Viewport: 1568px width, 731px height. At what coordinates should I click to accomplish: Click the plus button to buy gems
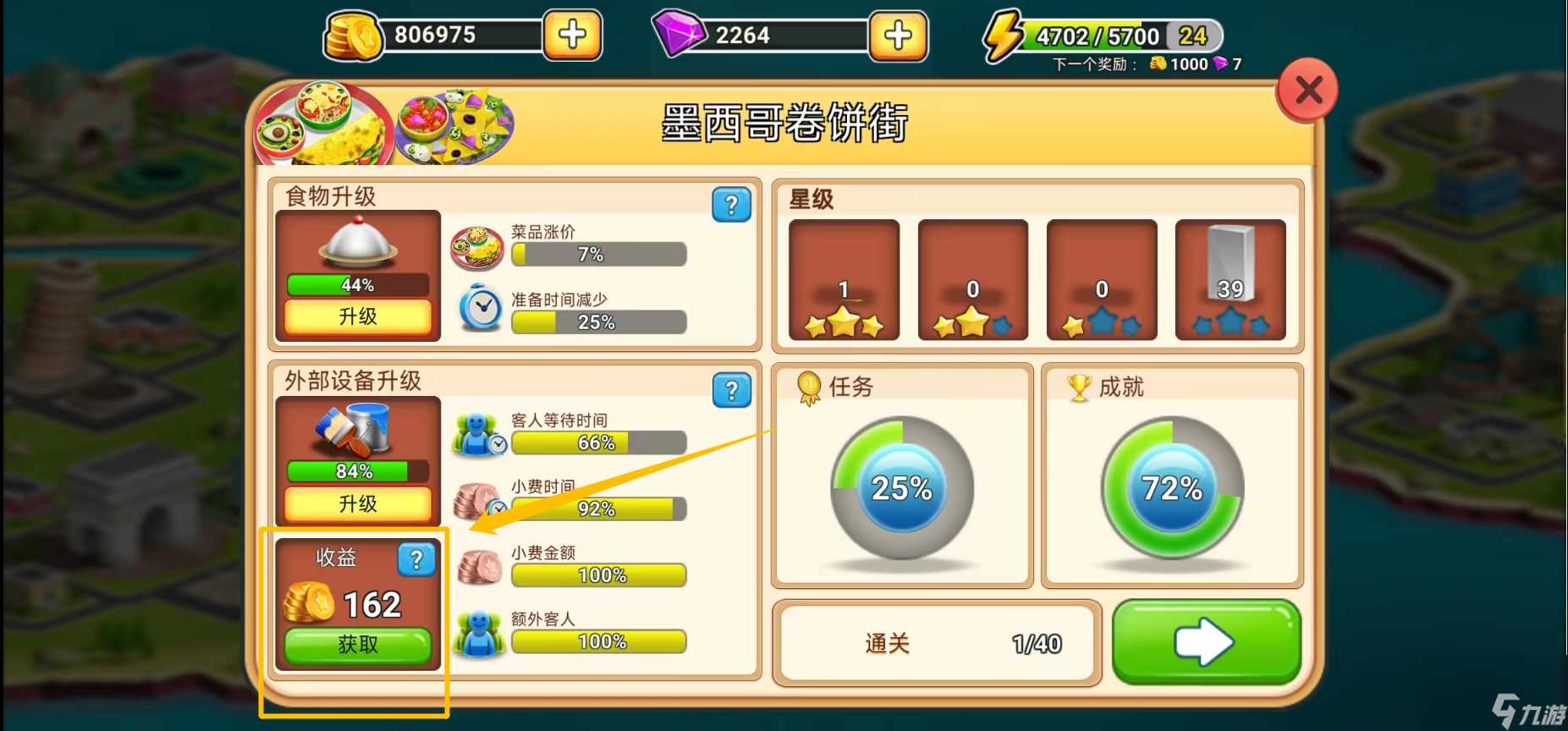pos(899,36)
